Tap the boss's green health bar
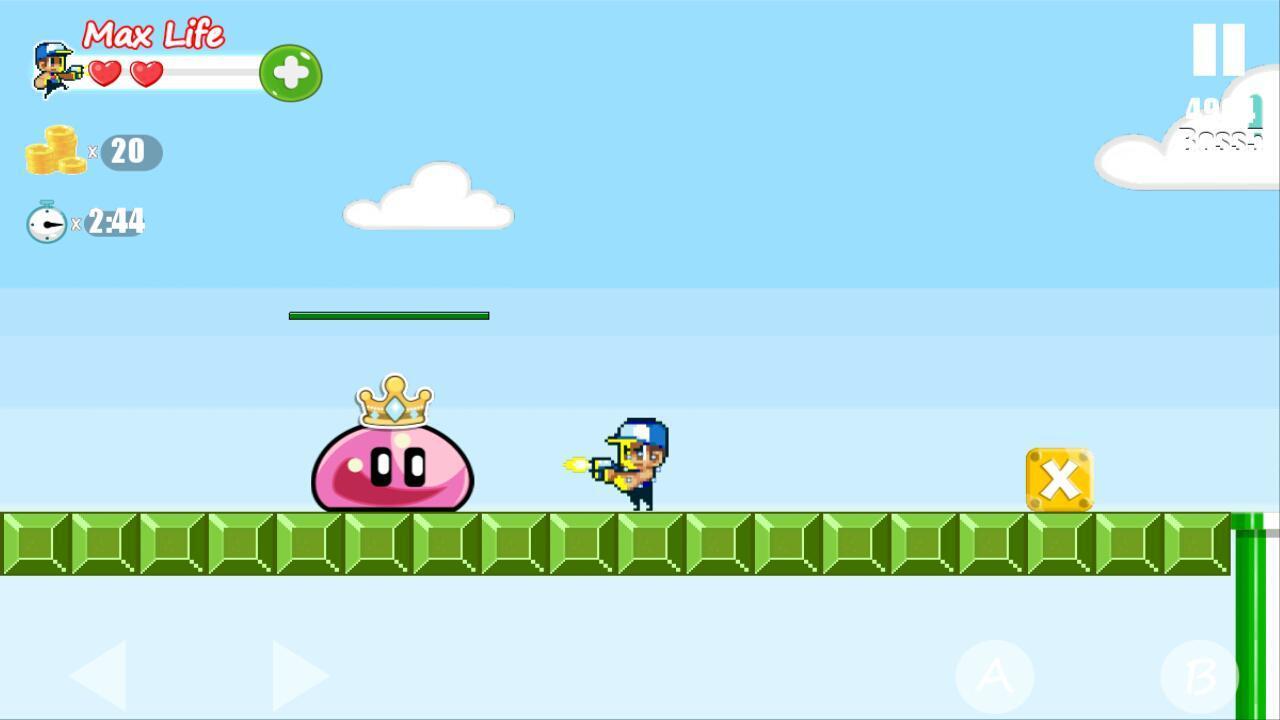 point(389,315)
